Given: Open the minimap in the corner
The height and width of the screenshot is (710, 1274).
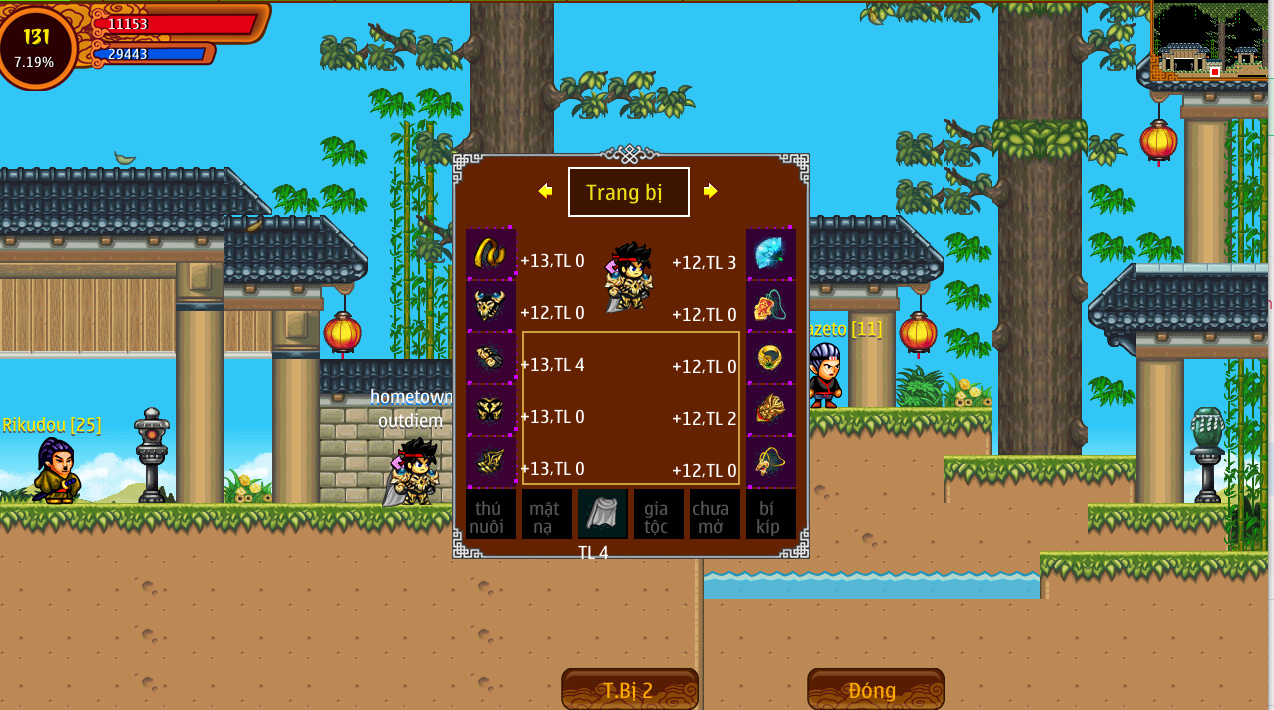Looking at the screenshot, I should point(1210,42).
